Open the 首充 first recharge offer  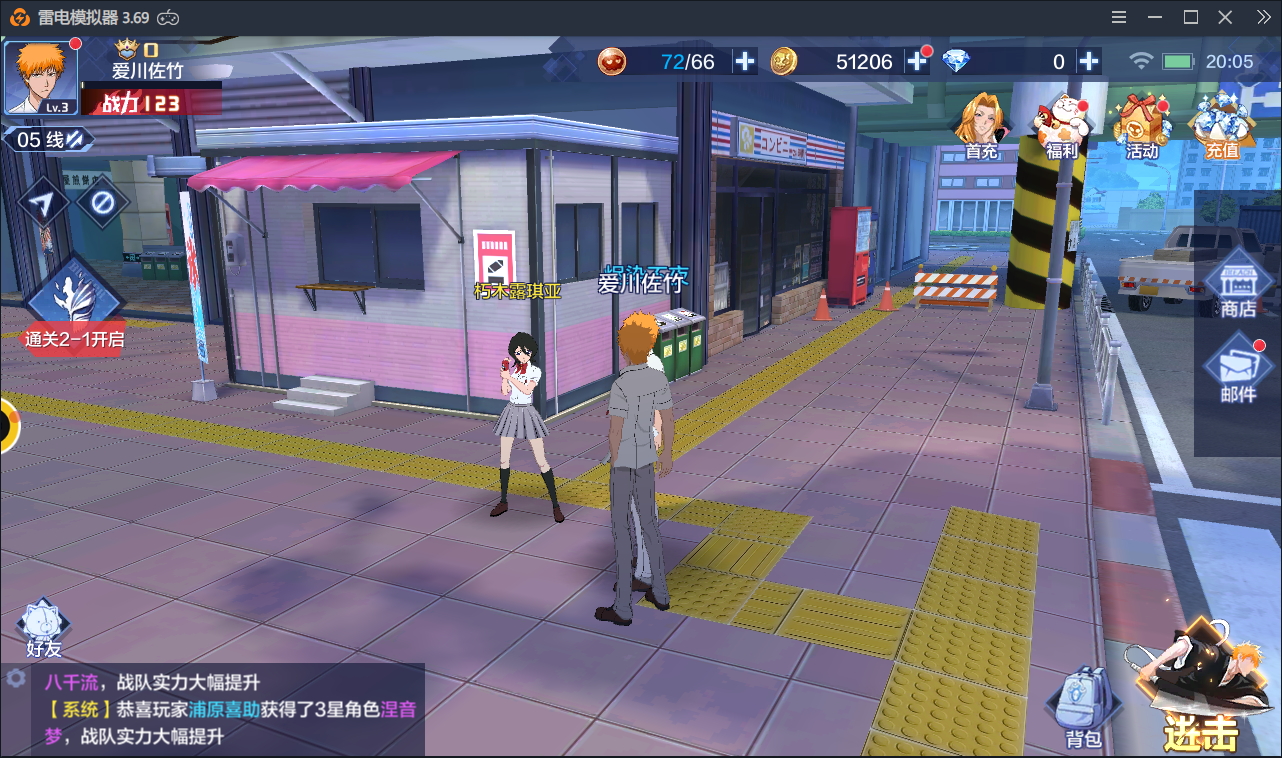pyautogui.click(x=982, y=125)
